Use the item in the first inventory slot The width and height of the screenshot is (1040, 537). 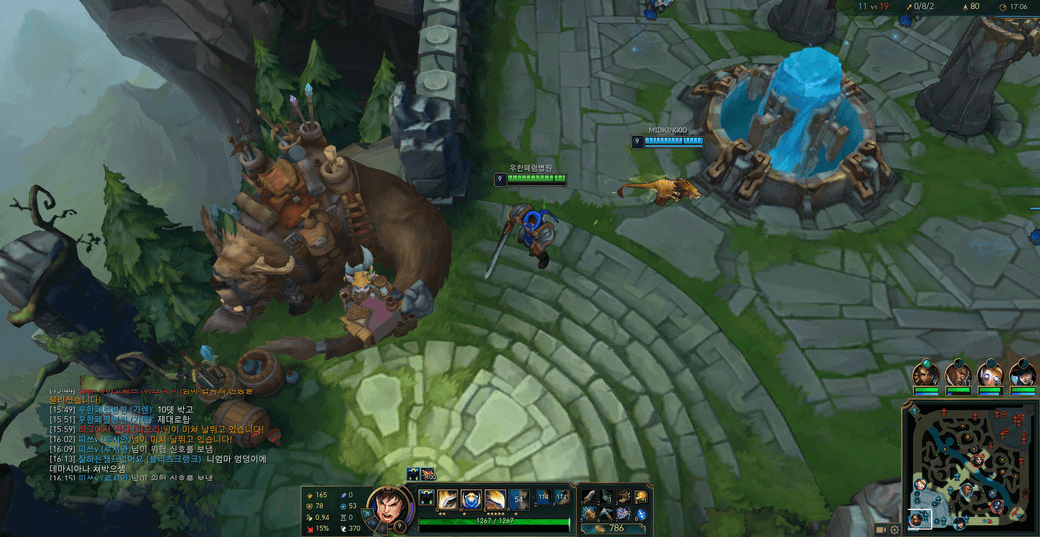click(x=589, y=497)
